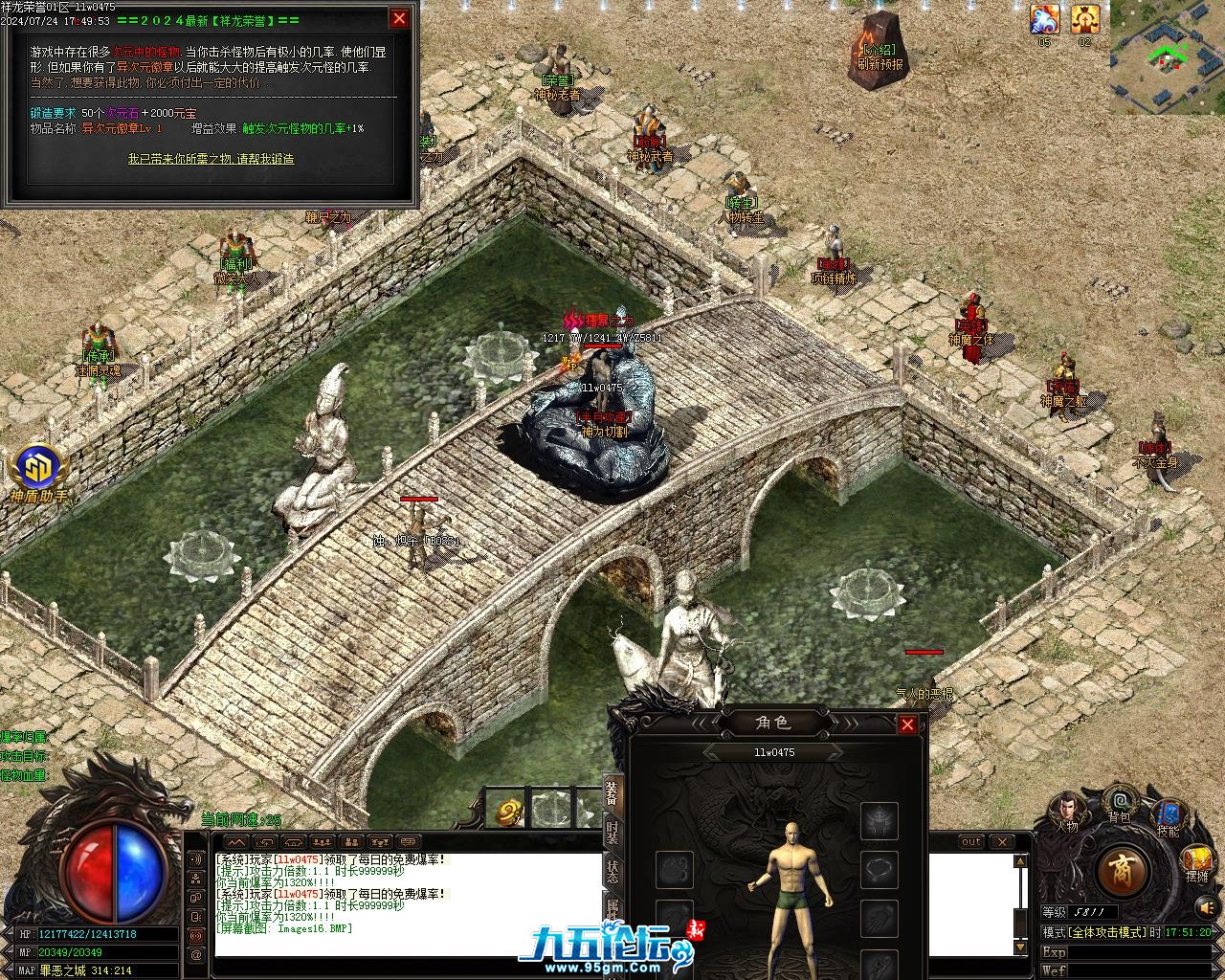The height and width of the screenshot is (980, 1225).
Task: Select the 装备 equipment tab
Action: point(612,792)
